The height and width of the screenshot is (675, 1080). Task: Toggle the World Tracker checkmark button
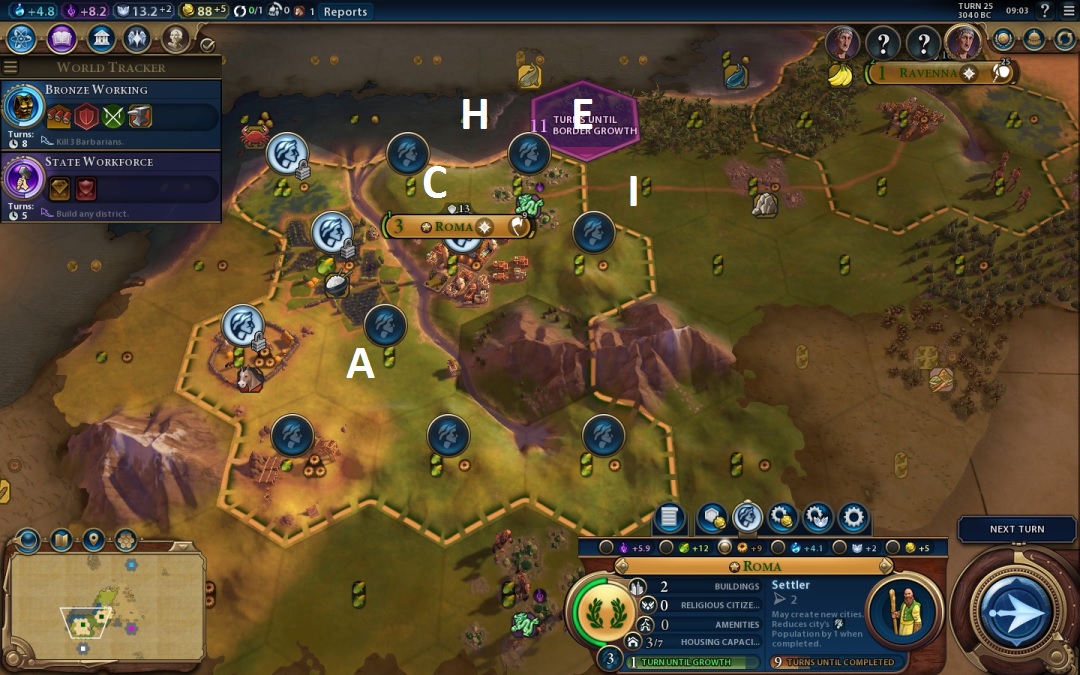point(207,44)
